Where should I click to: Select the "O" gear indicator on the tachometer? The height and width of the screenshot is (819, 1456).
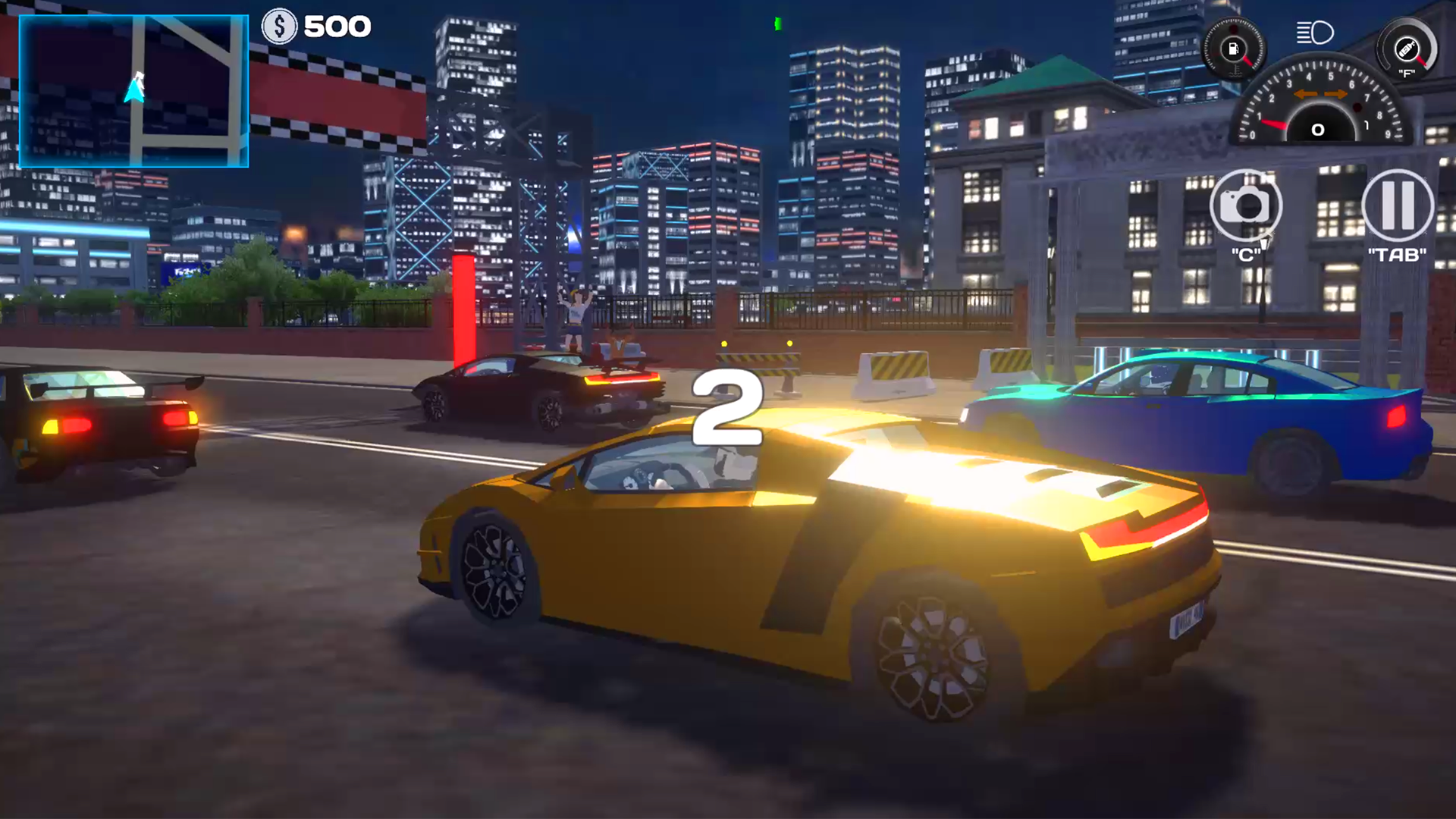click(x=1317, y=129)
